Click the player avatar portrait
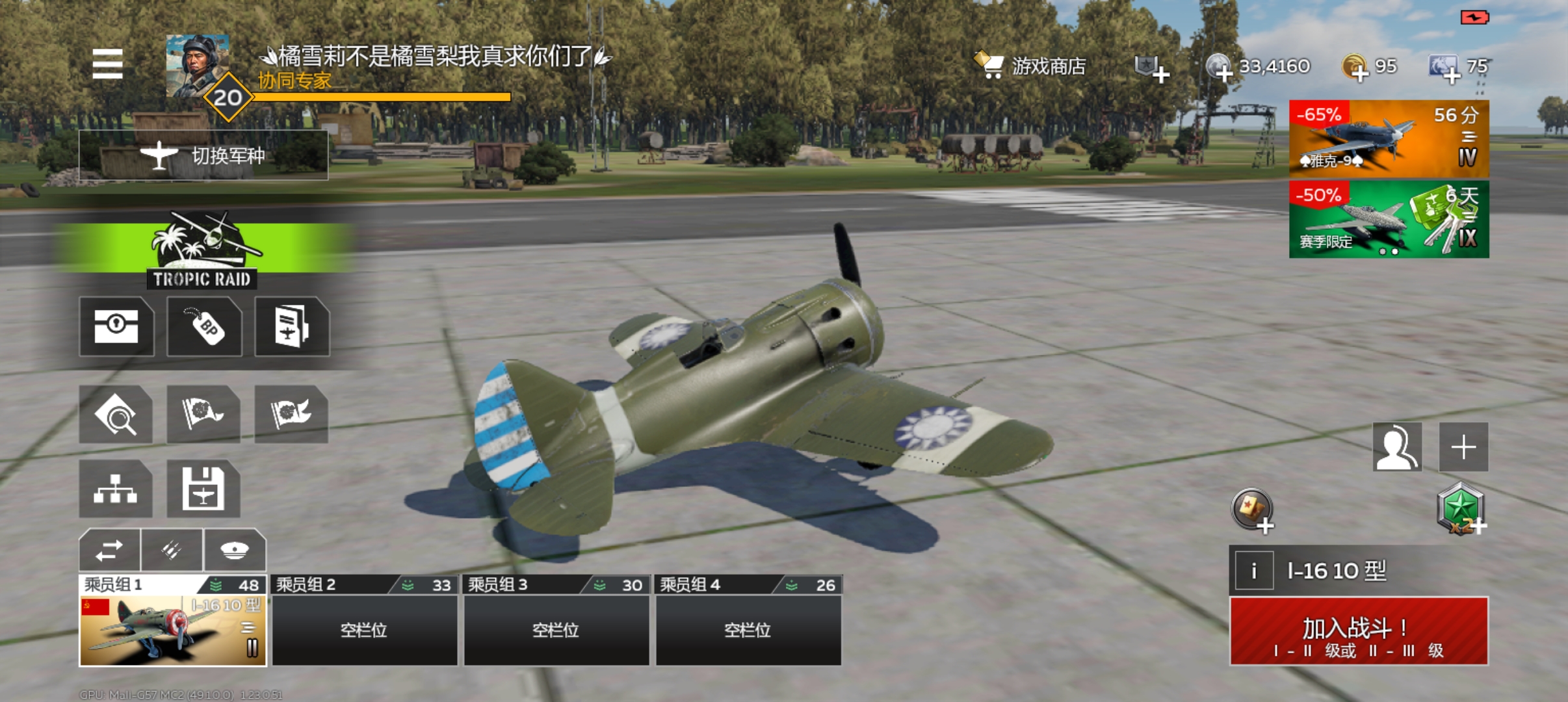This screenshot has height=702, width=1568. tap(198, 65)
